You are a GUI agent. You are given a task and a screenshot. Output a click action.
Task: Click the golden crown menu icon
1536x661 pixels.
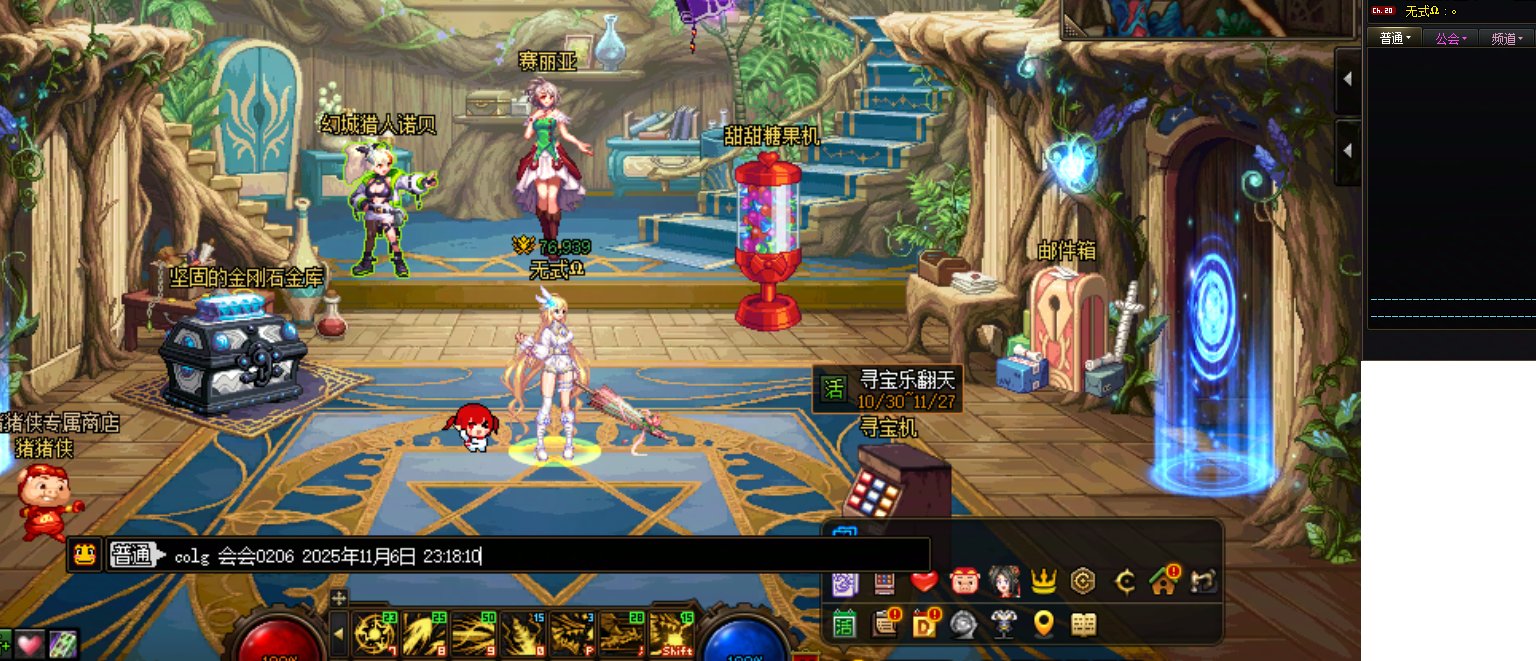pos(1044,581)
